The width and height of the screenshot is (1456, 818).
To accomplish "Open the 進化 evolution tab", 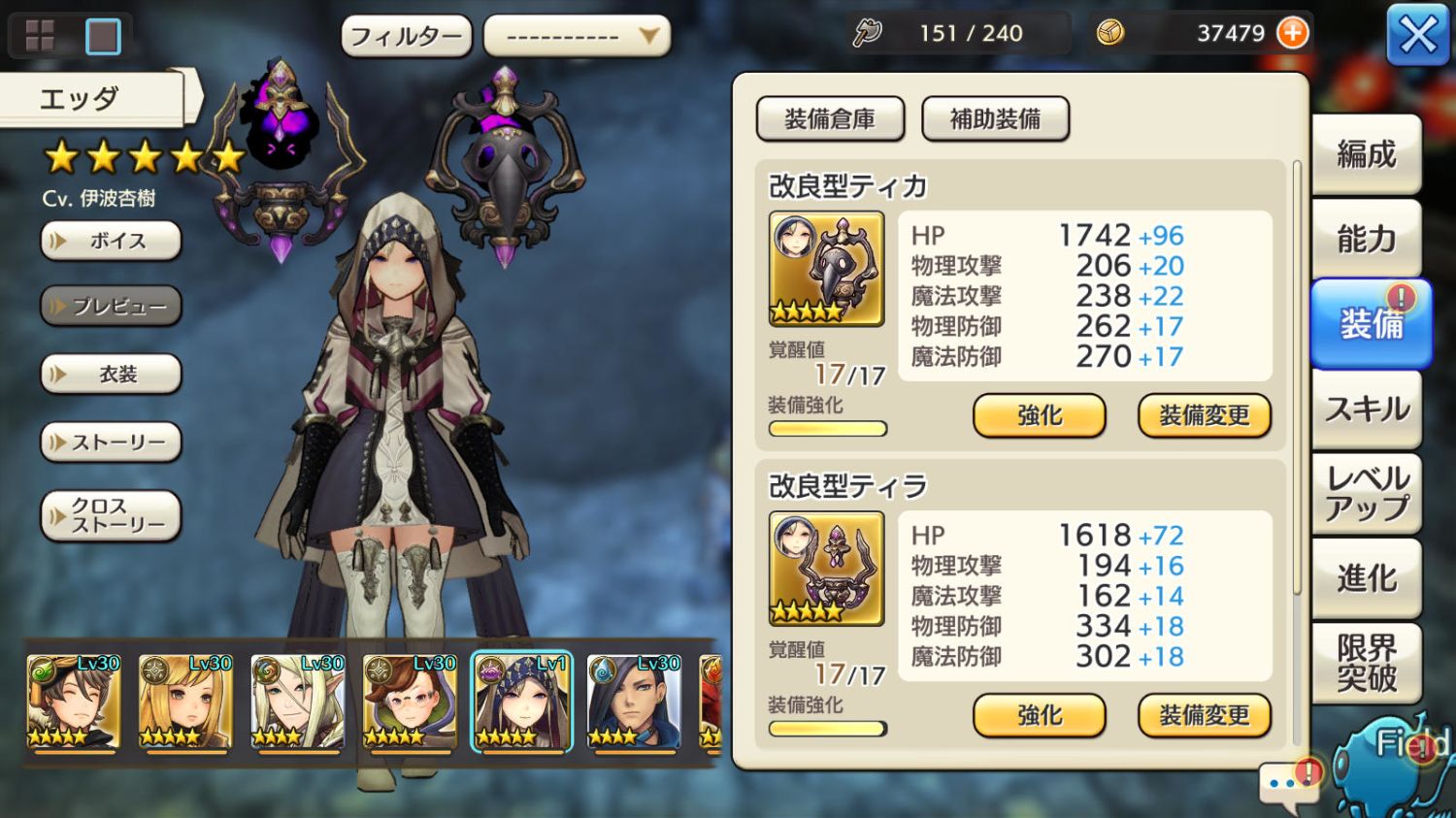I will [x=1366, y=579].
